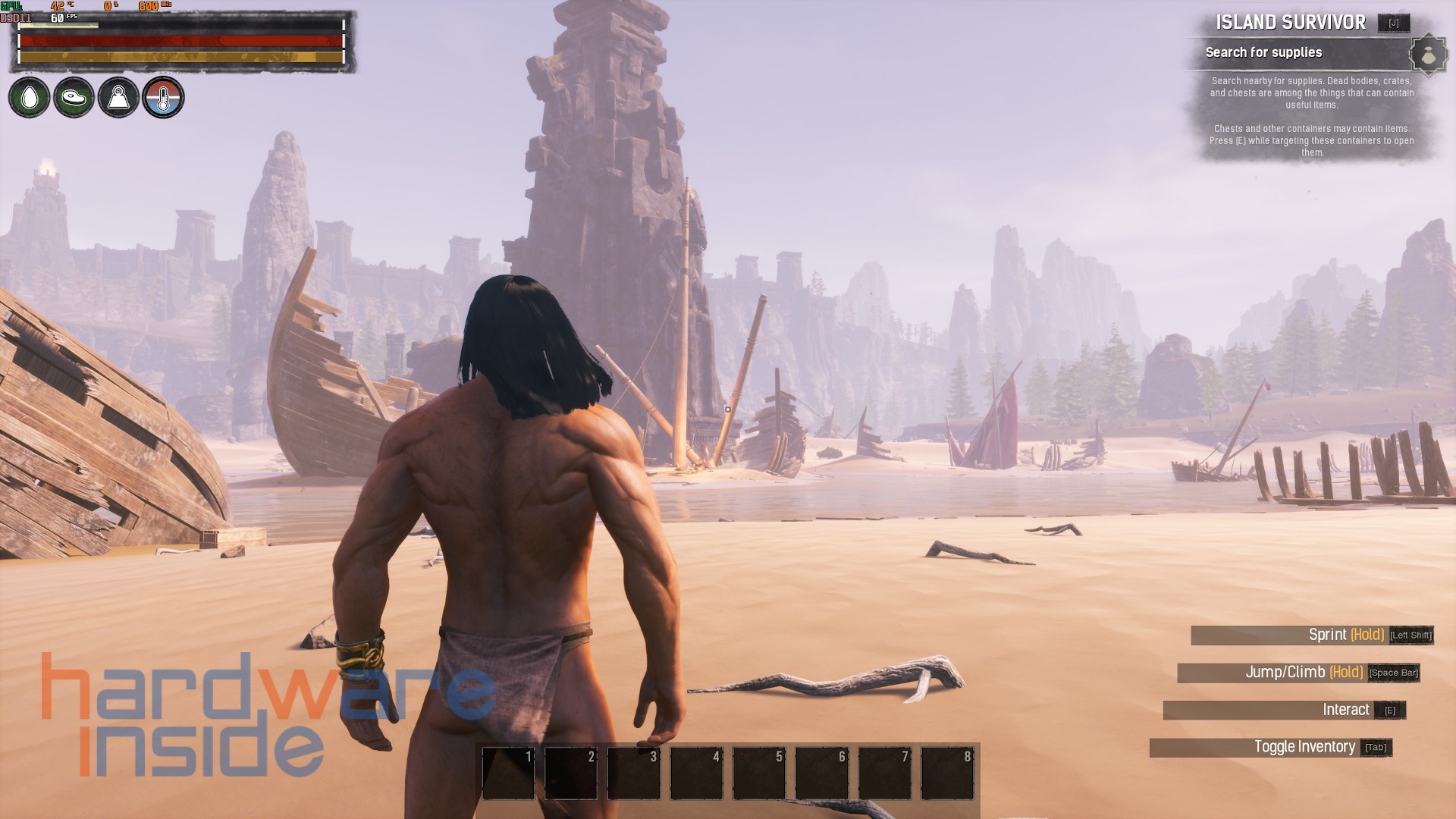Click the supply bag journey step icon
The image size is (1456, 819).
[1428, 55]
